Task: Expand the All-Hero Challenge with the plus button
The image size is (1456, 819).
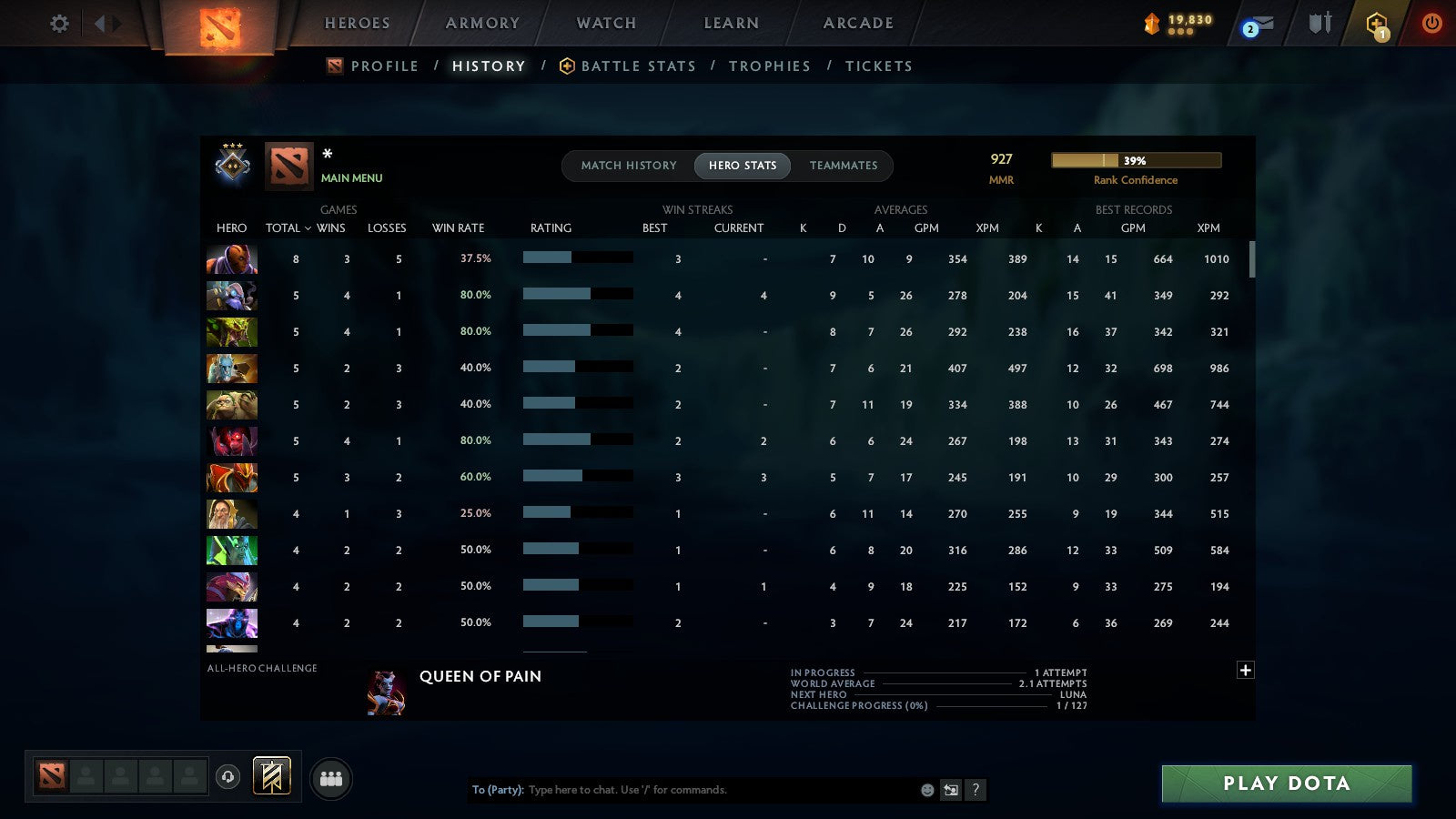Action: [1245, 670]
